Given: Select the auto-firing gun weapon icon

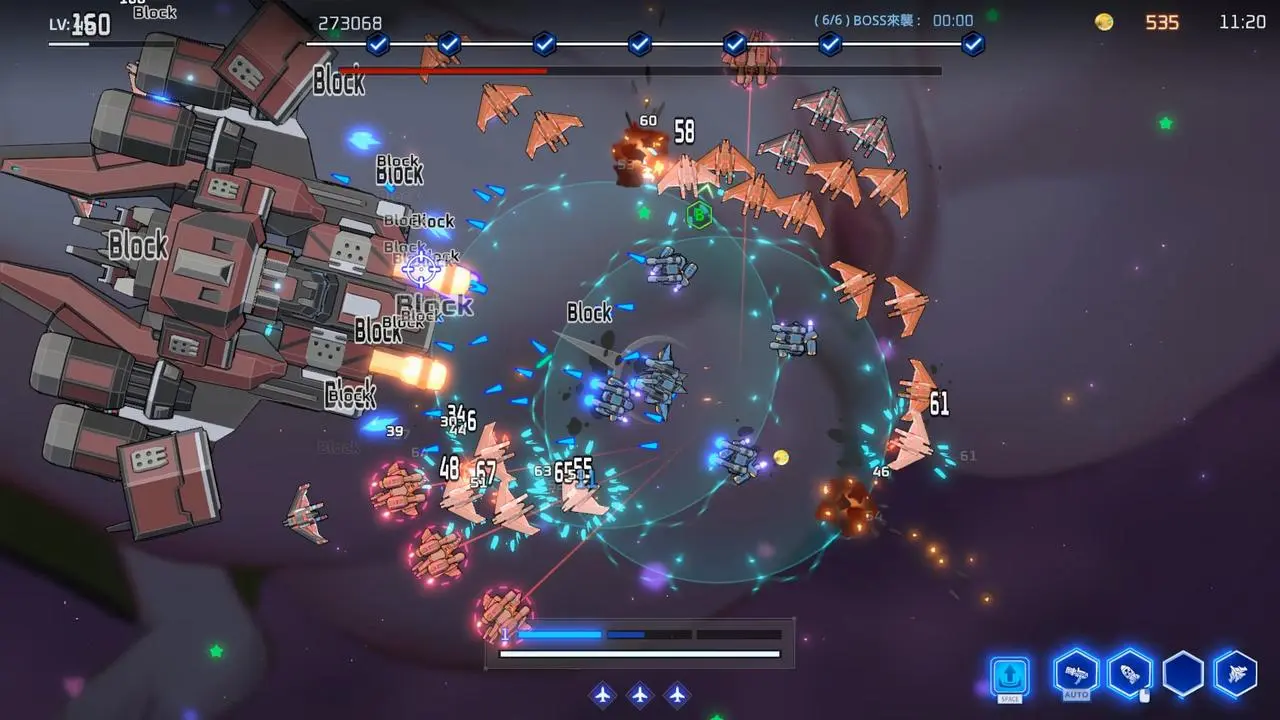Looking at the screenshot, I should (1077, 673).
